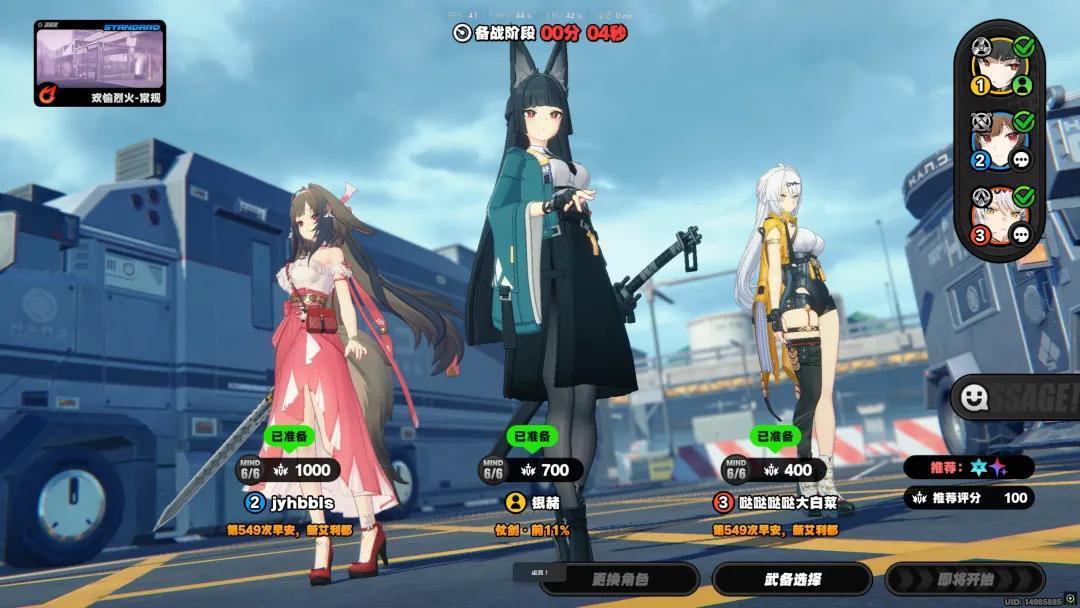
Task: View player name jyhbbls
Action: tap(299, 502)
